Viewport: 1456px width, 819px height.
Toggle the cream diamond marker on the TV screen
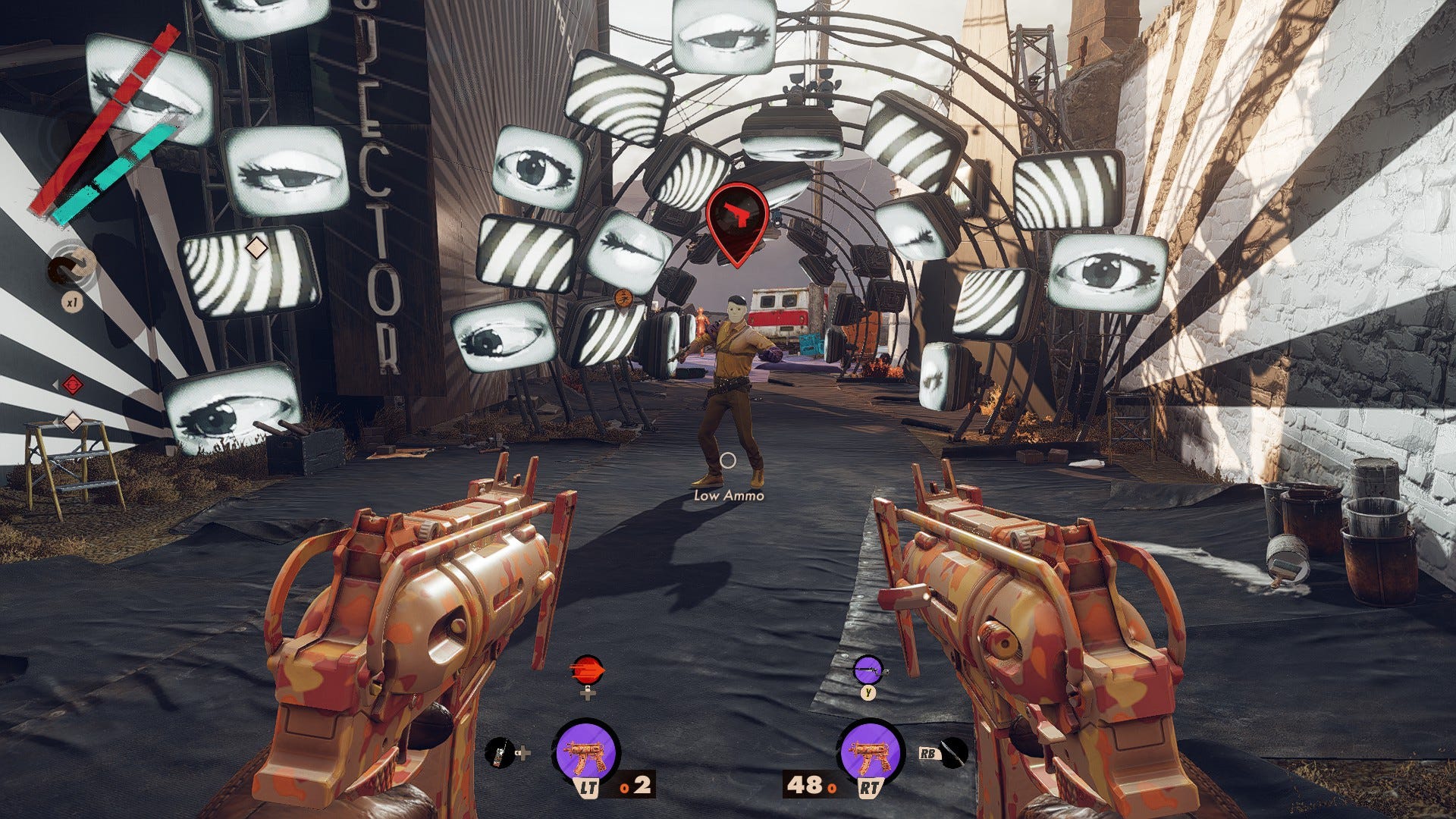coord(258,246)
